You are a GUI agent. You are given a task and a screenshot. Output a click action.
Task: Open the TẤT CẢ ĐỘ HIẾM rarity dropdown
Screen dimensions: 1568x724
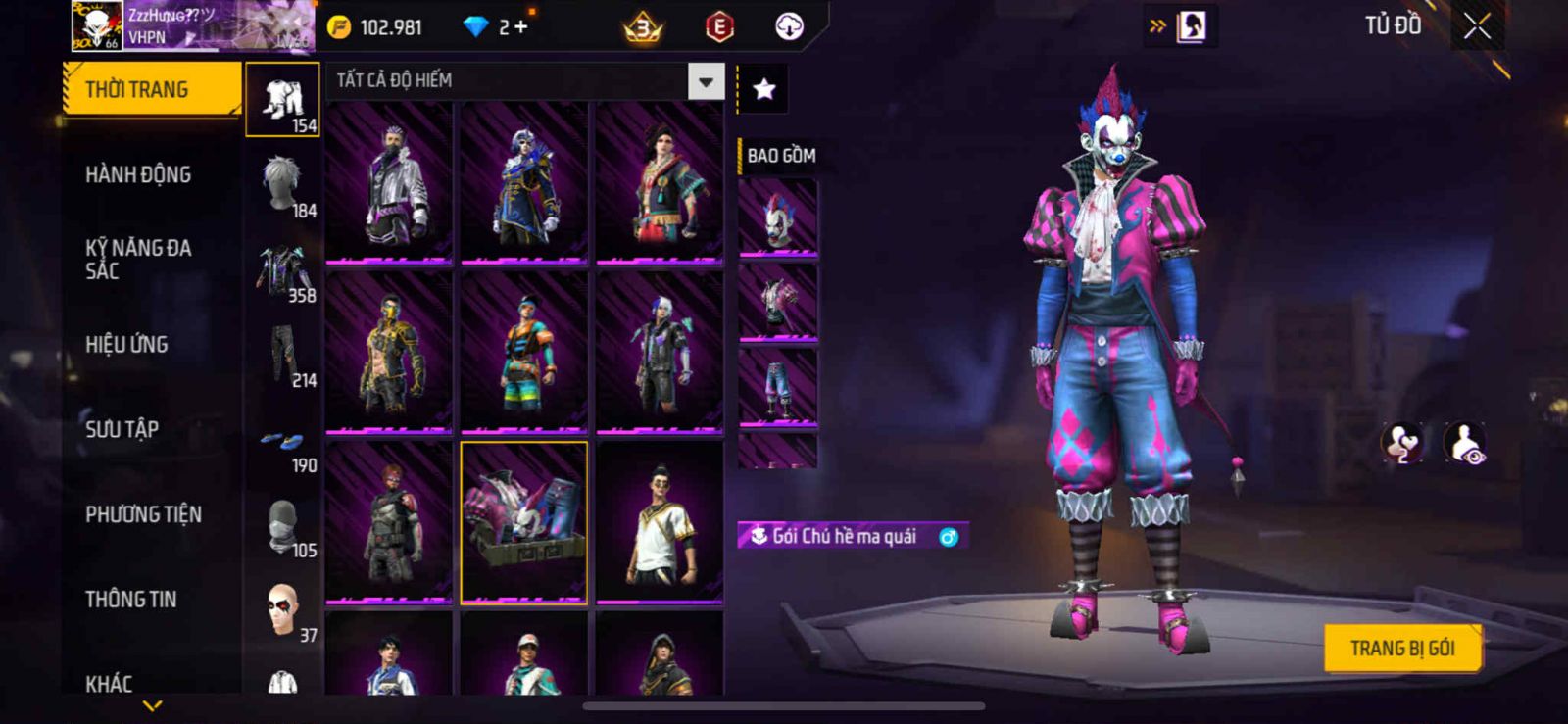tap(705, 82)
